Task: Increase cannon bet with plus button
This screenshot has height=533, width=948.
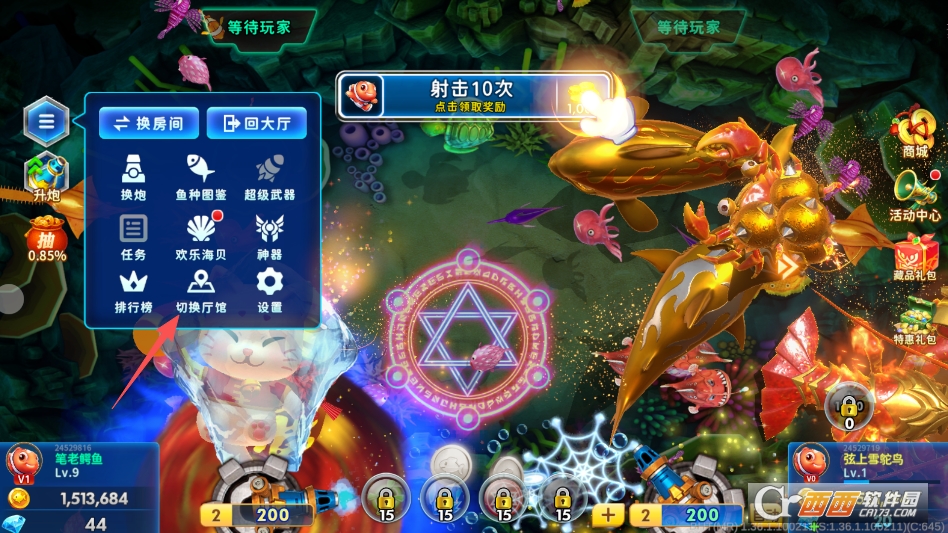Action: coord(608,515)
